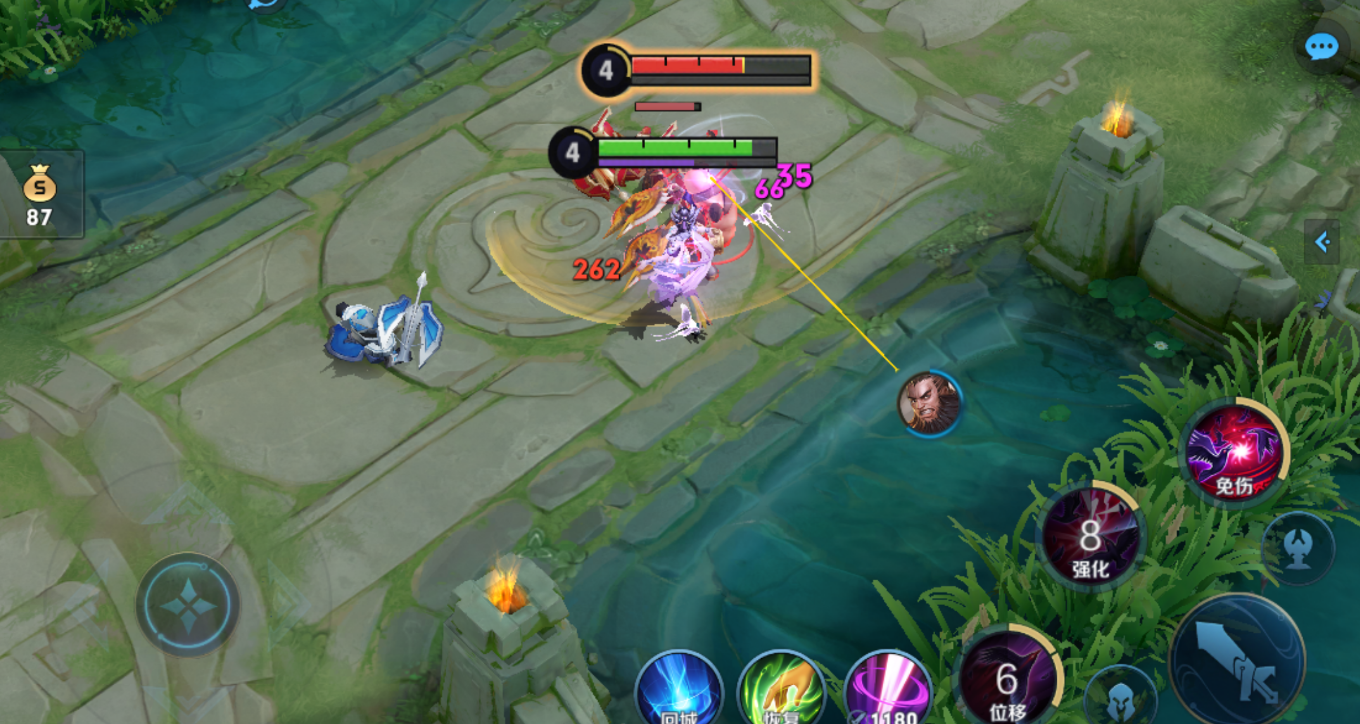Cast the 回城 recall spell
1360x724 pixels.
[679, 692]
